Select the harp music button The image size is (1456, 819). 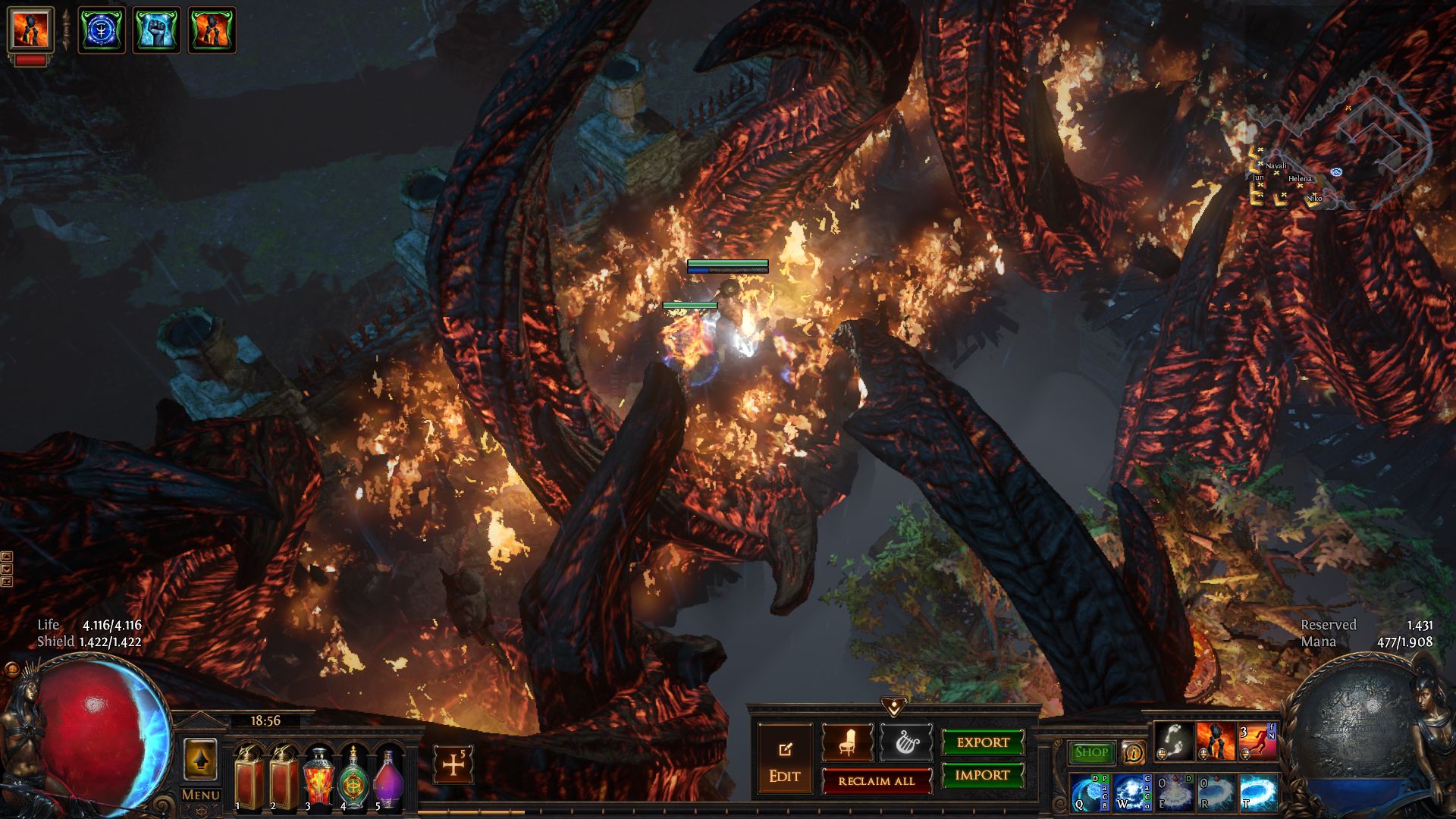point(906,742)
